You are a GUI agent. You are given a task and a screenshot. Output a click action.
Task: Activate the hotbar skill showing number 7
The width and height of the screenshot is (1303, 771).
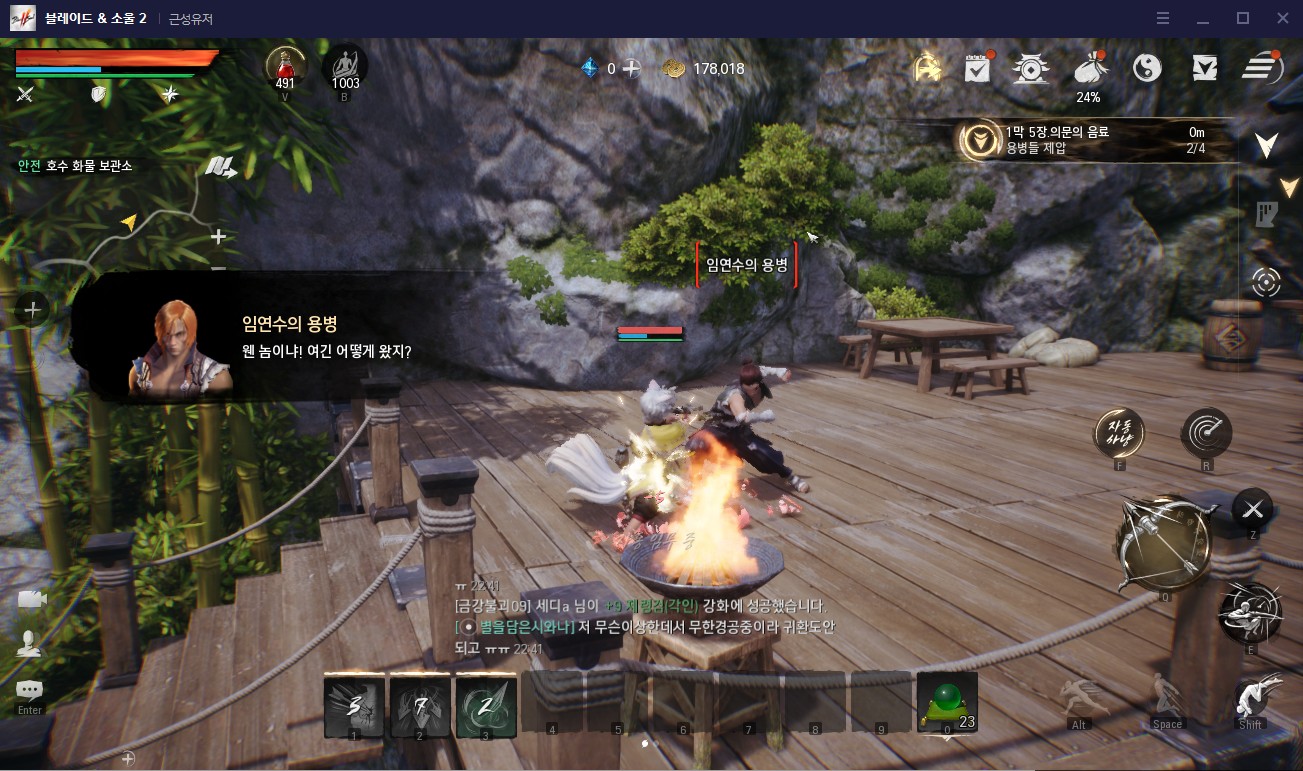[420, 705]
